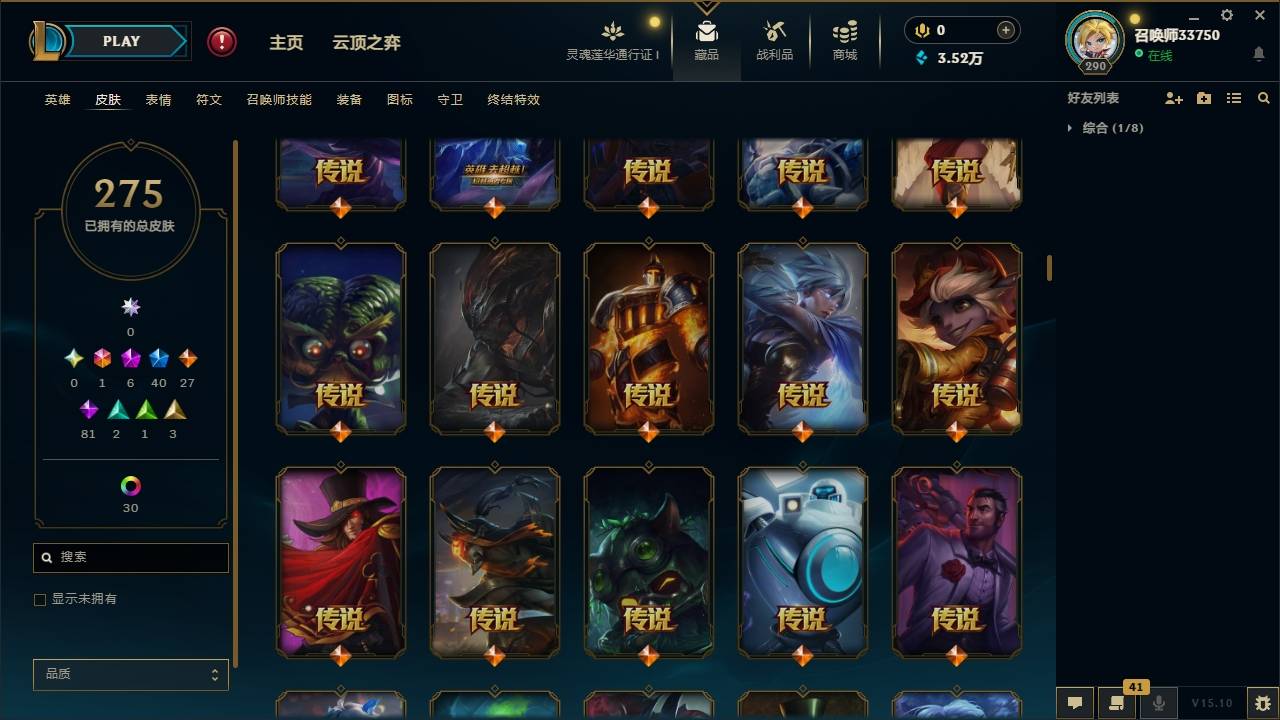Click the friends list search icon
This screenshot has width=1280, height=720.
[x=1264, y=98]
